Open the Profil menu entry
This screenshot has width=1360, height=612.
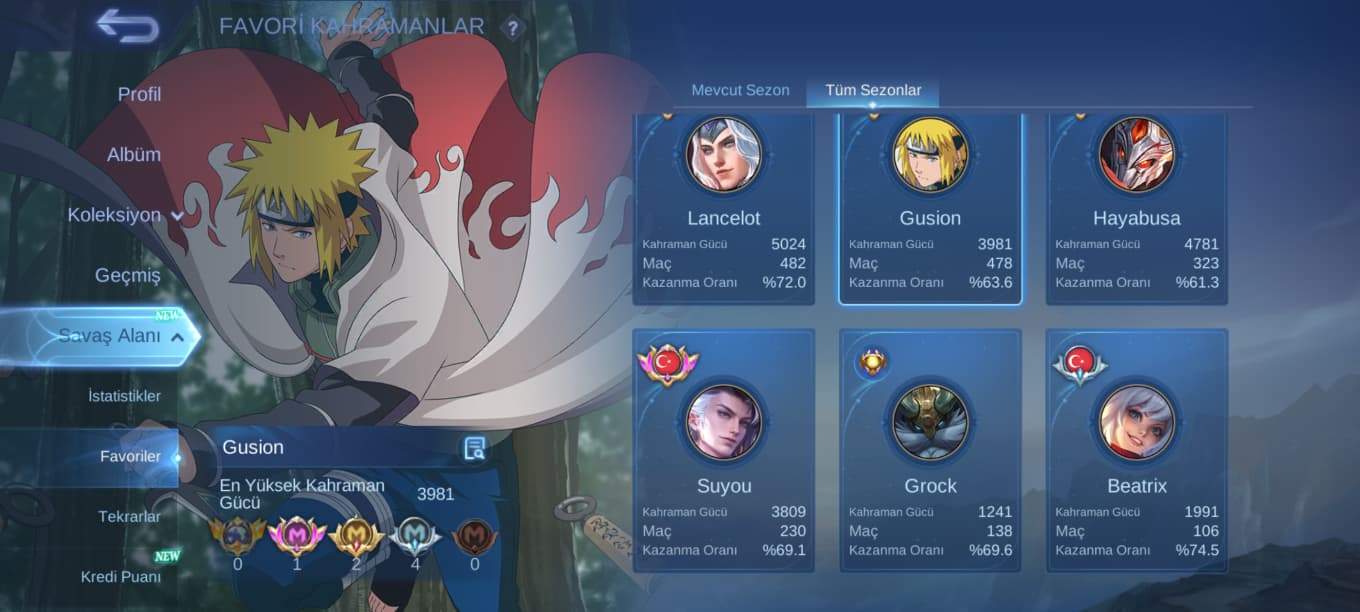139,94
